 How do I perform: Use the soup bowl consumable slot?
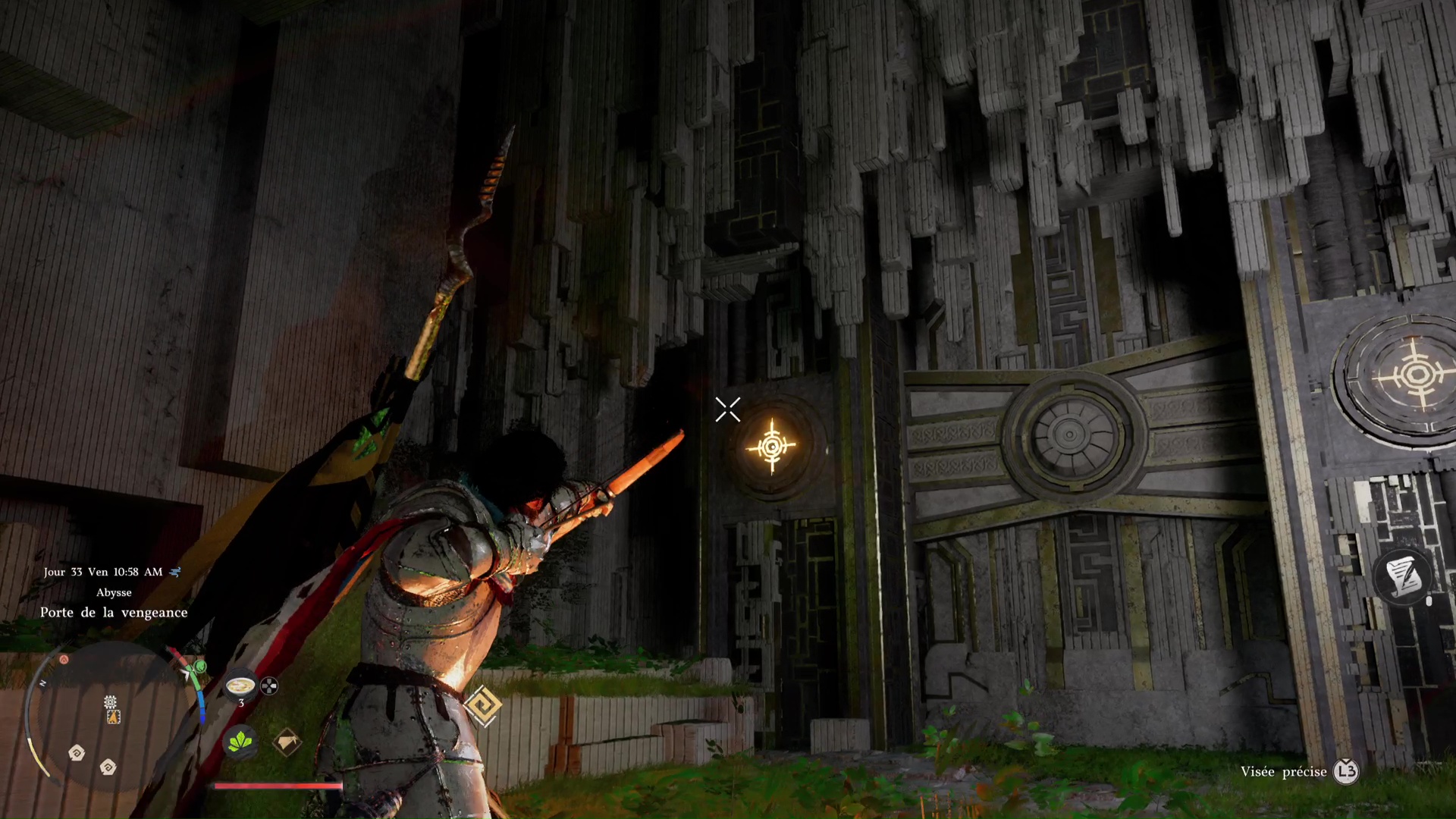click(x=241, y=686)
